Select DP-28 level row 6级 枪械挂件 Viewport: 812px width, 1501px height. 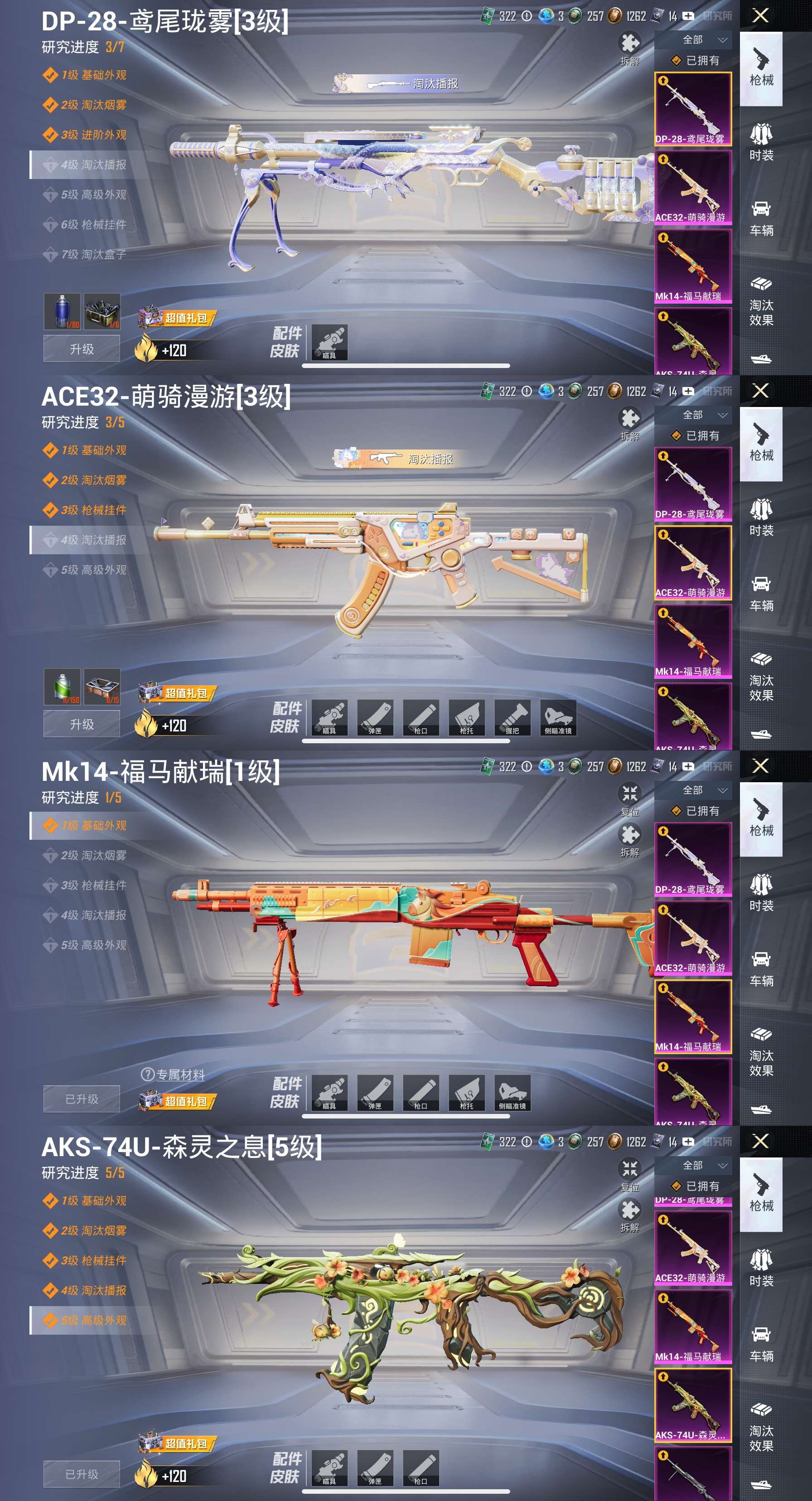tap(93, 225)
